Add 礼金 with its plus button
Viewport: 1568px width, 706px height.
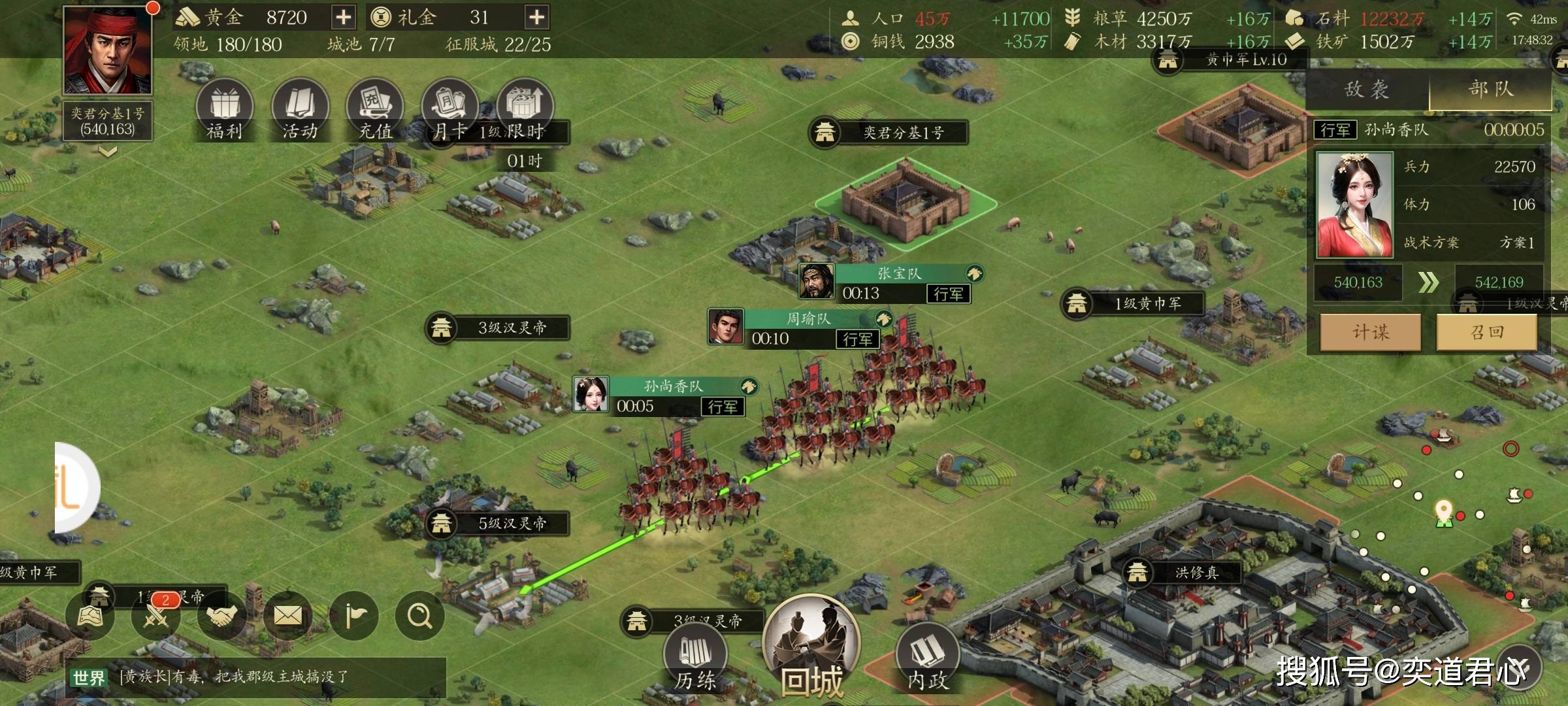pyautogui.click(x=536, y=17)
